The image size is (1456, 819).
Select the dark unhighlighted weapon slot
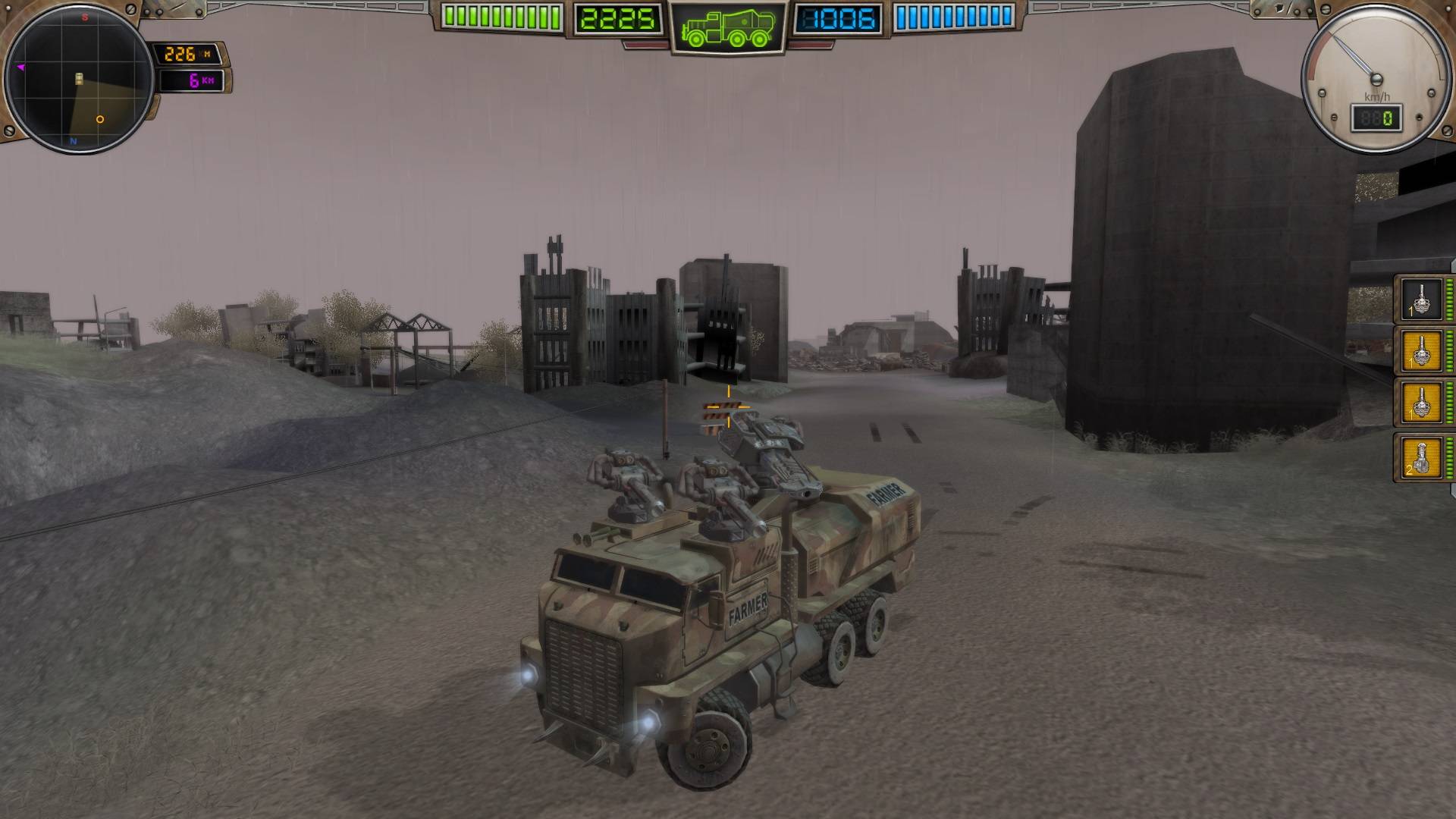pyautogui.click(x=1421, y=300)
